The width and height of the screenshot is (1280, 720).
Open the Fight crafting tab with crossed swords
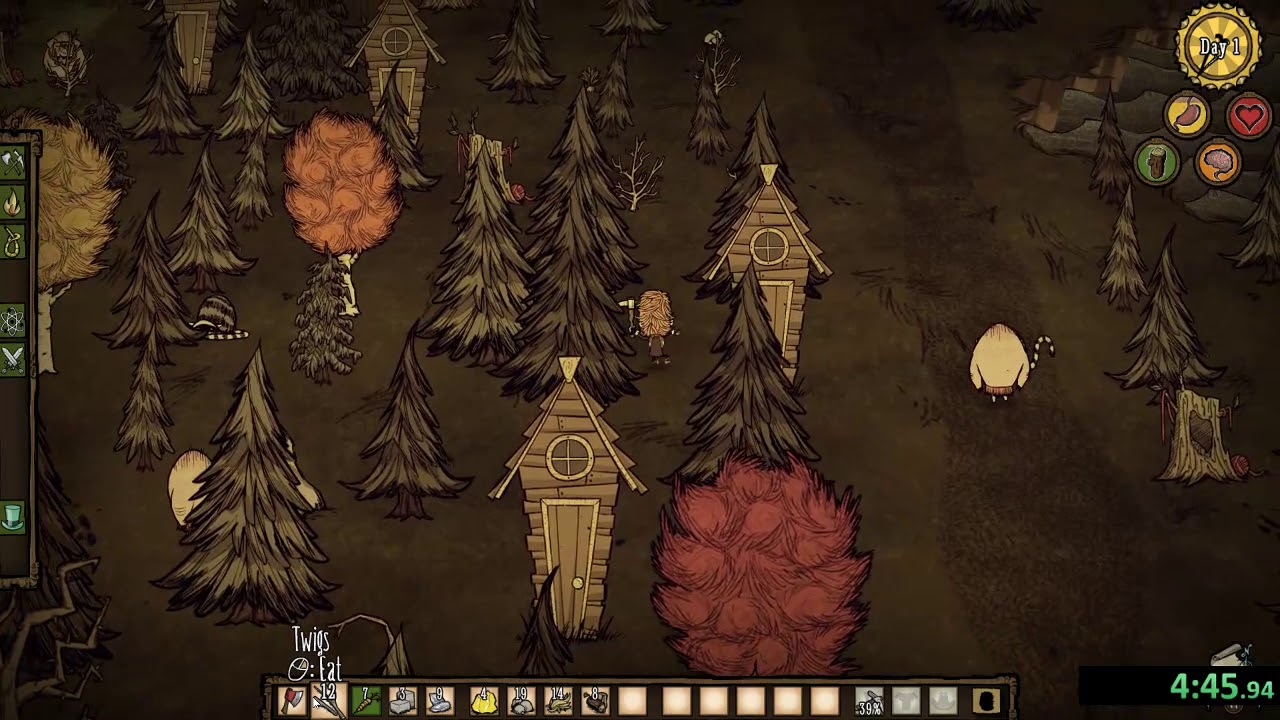[x=12, y=359]
